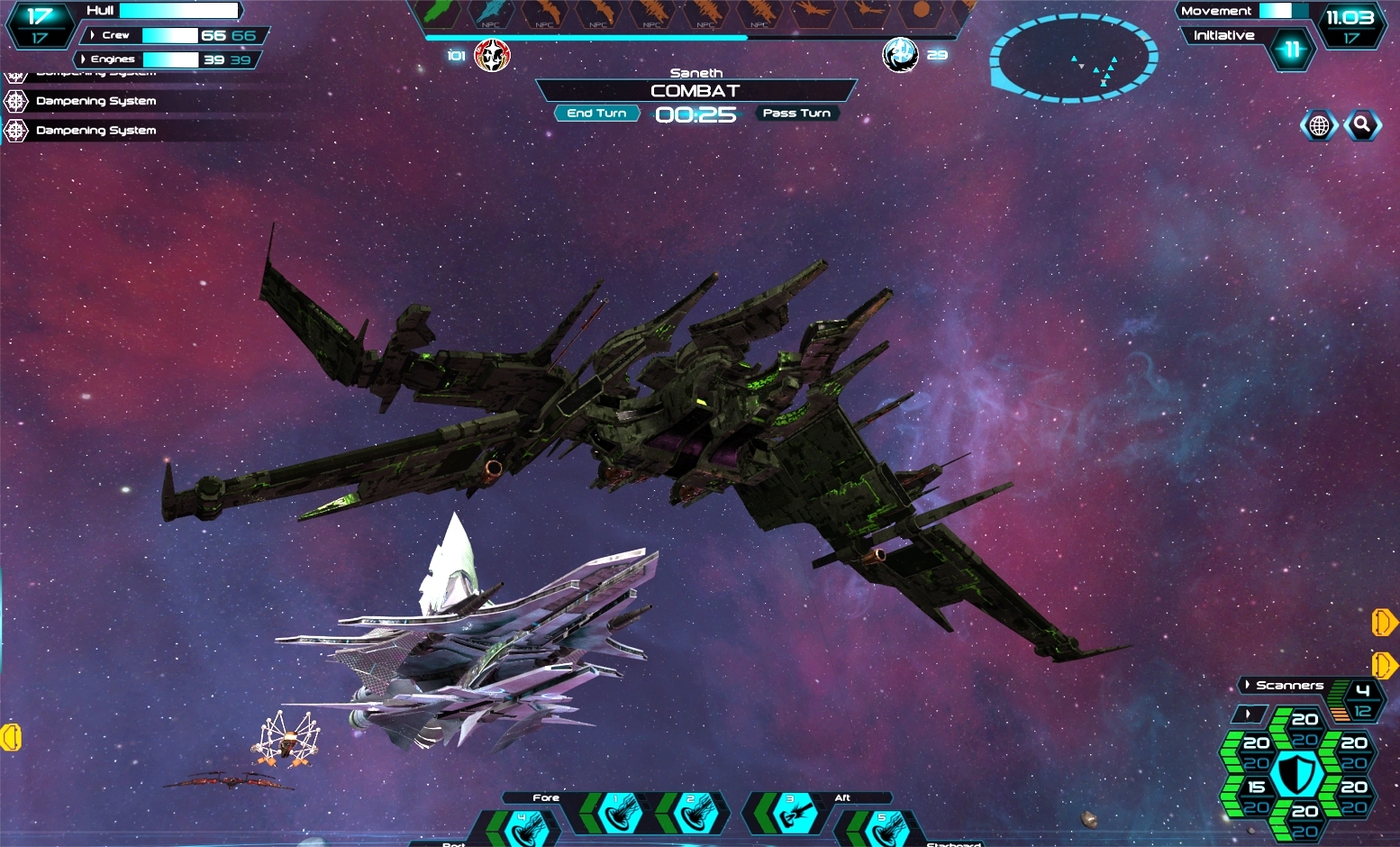Select the last fully visible Dampening System entry
Viewport: 1400px width, 847px height.
[x=95, y=131]
